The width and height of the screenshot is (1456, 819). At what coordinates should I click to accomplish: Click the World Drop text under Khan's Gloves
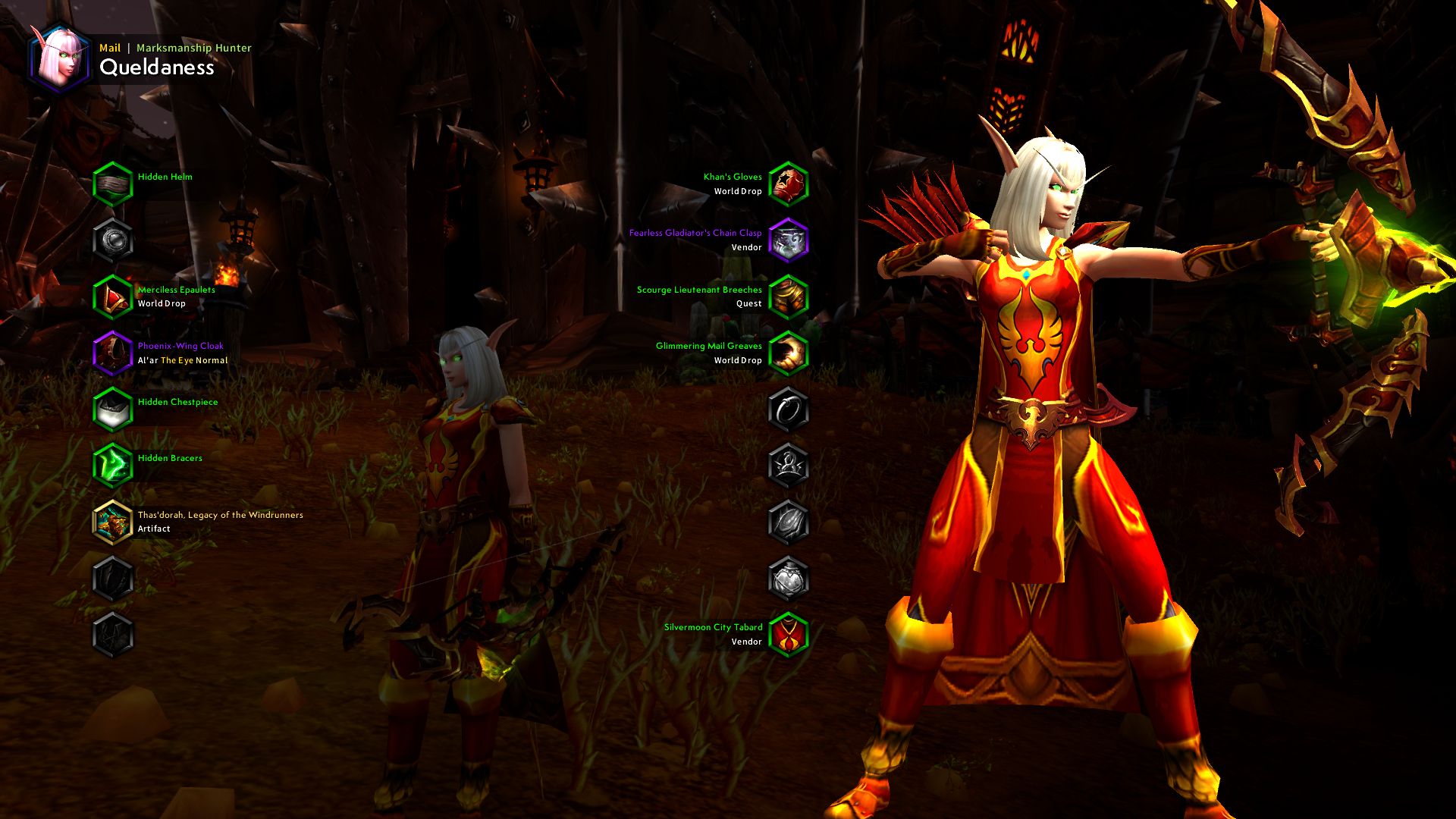pyautogui.click(x=739, y=192)
